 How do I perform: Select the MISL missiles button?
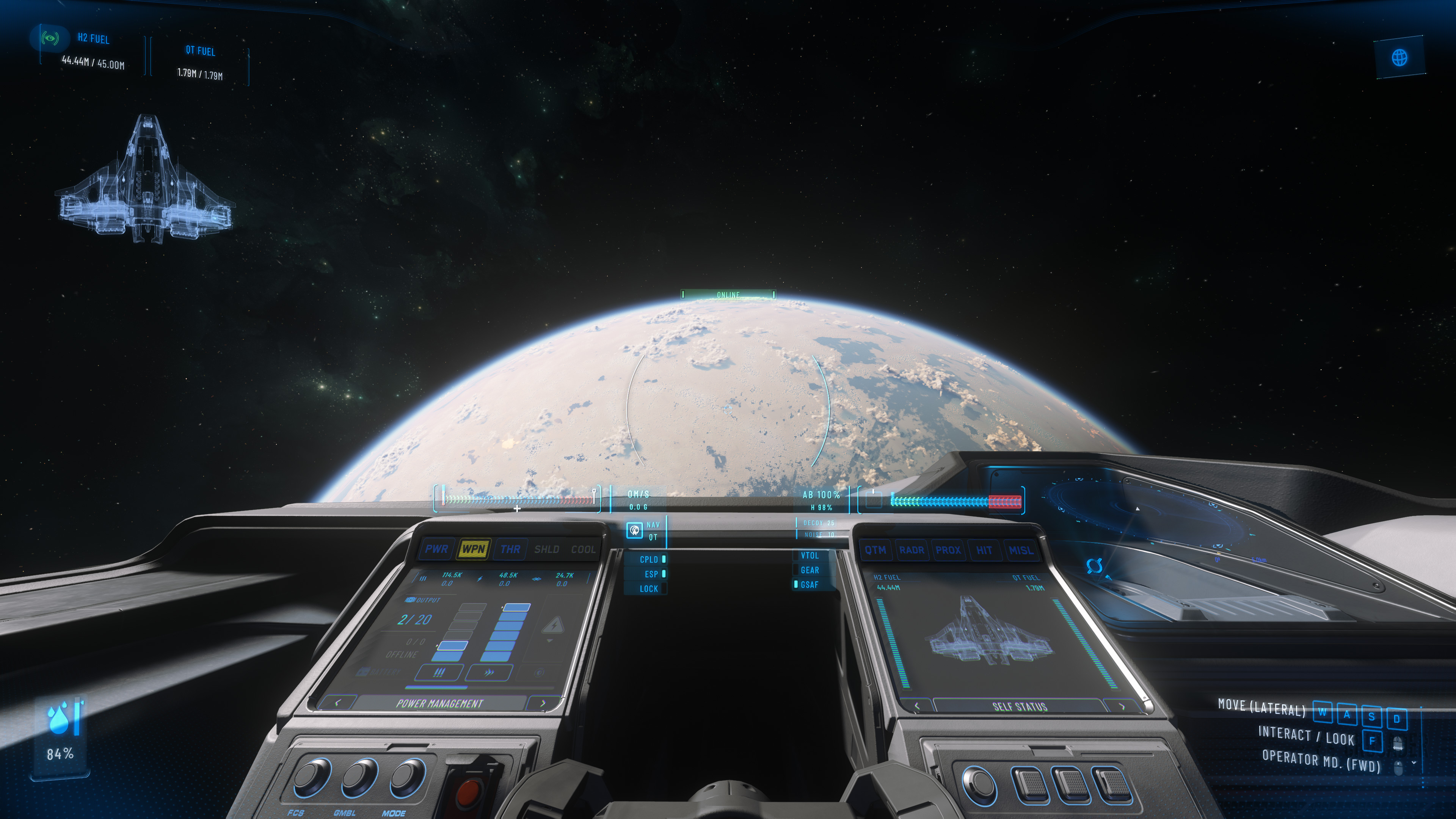[1021, 550]
